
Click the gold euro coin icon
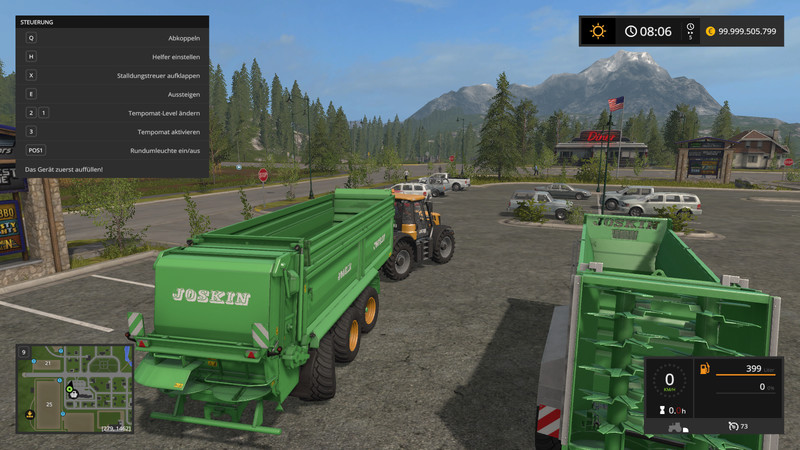710,31
